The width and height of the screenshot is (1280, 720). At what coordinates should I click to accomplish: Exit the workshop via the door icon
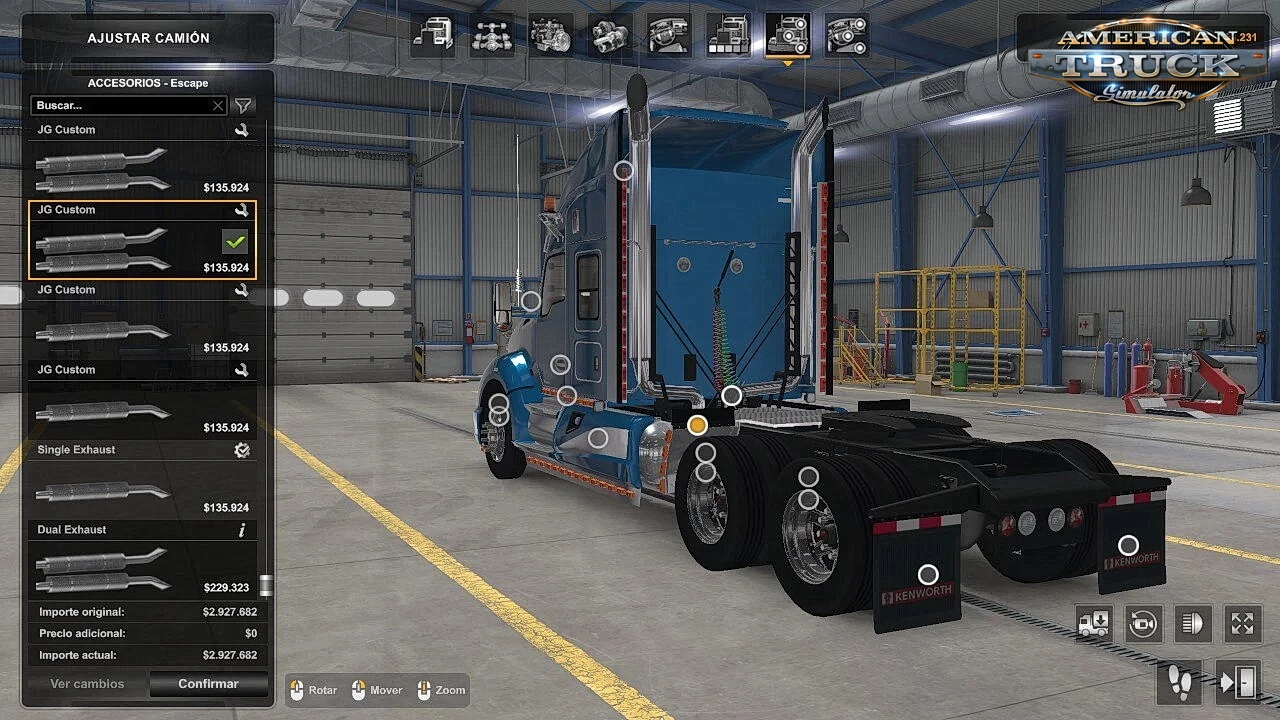click(x=1237, y=683)
